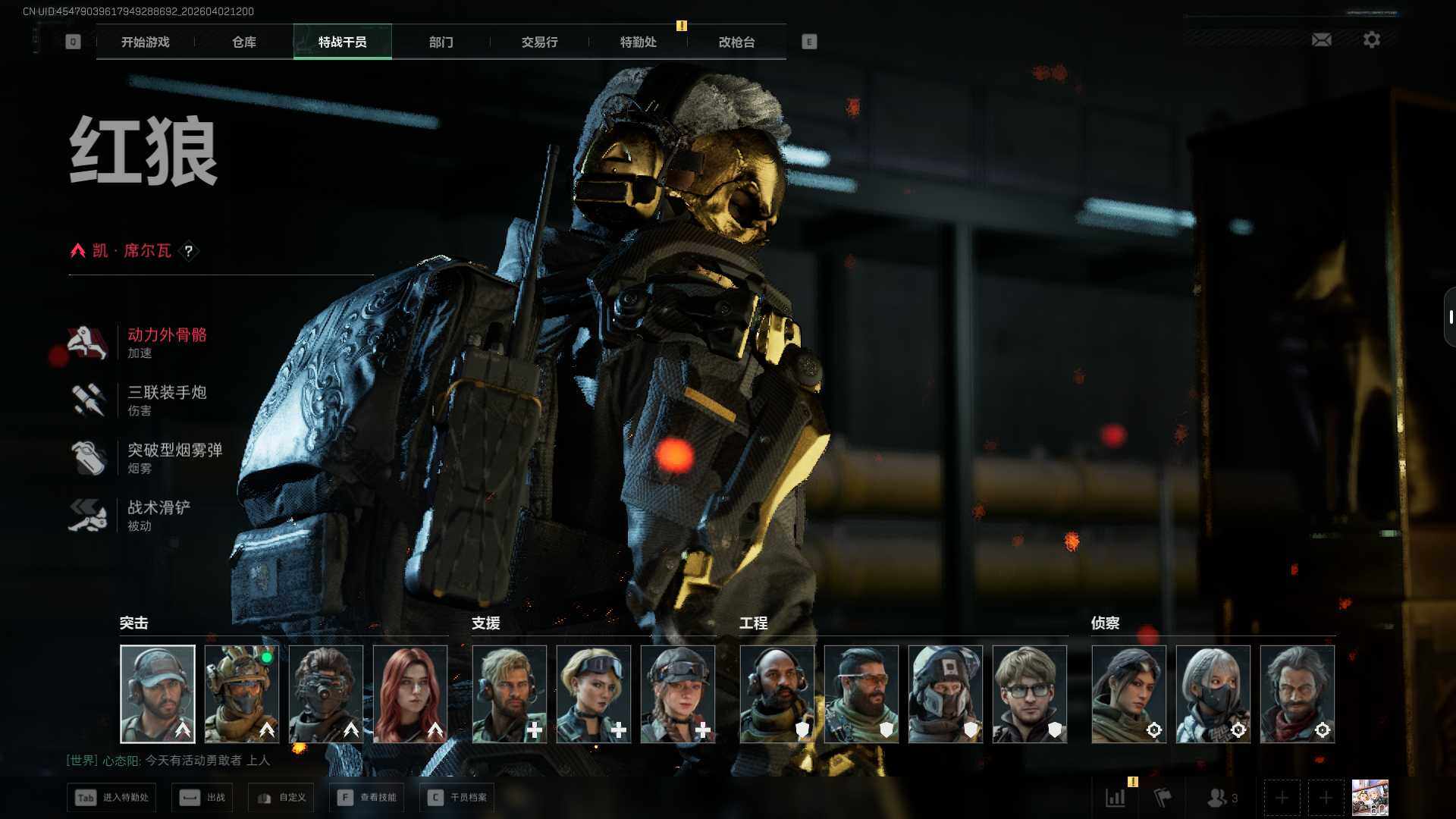The height and width of the screenshot is (819, 1456).
Task: Open the 干员档案 operator file
Action: pos(457,798)
